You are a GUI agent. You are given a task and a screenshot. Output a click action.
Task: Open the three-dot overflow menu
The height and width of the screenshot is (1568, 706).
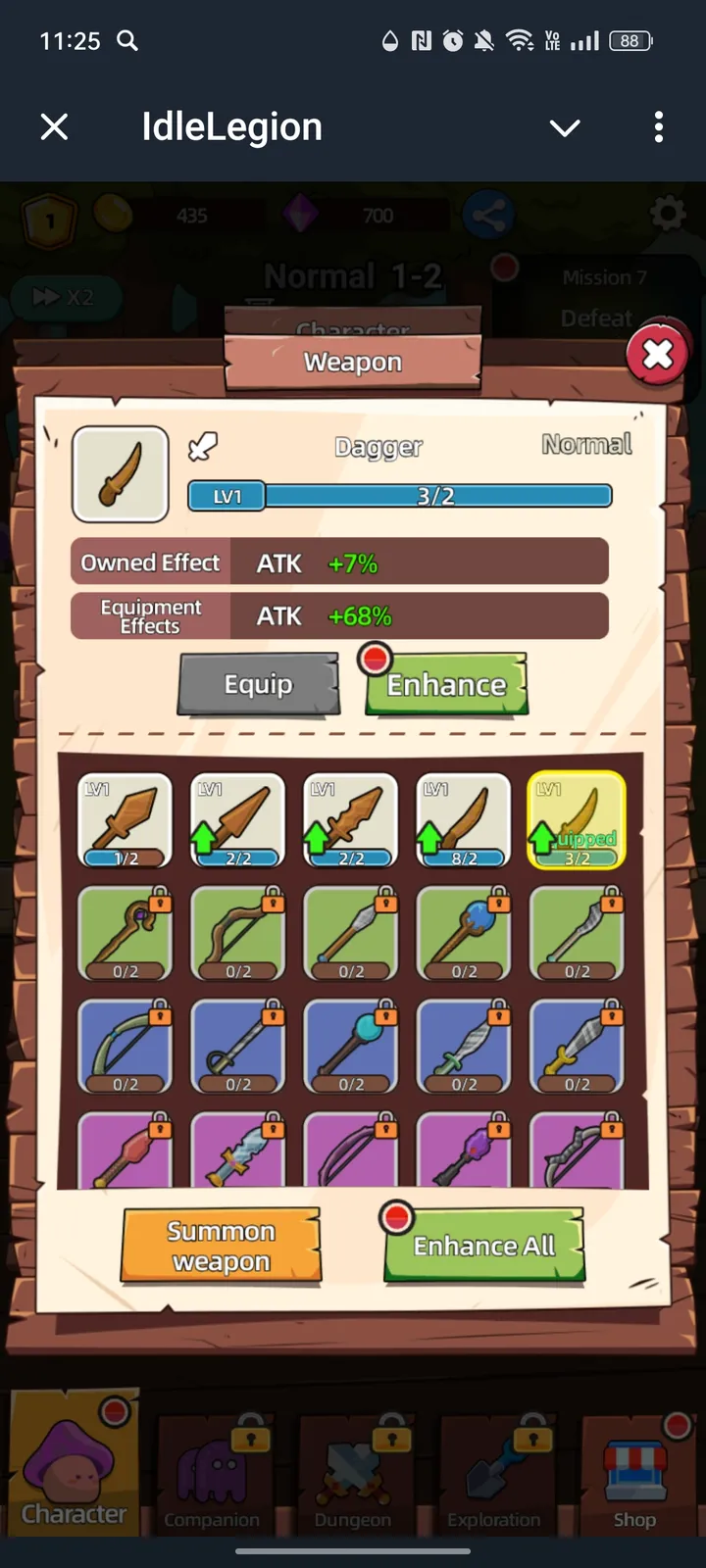click(x=658, y=126)
